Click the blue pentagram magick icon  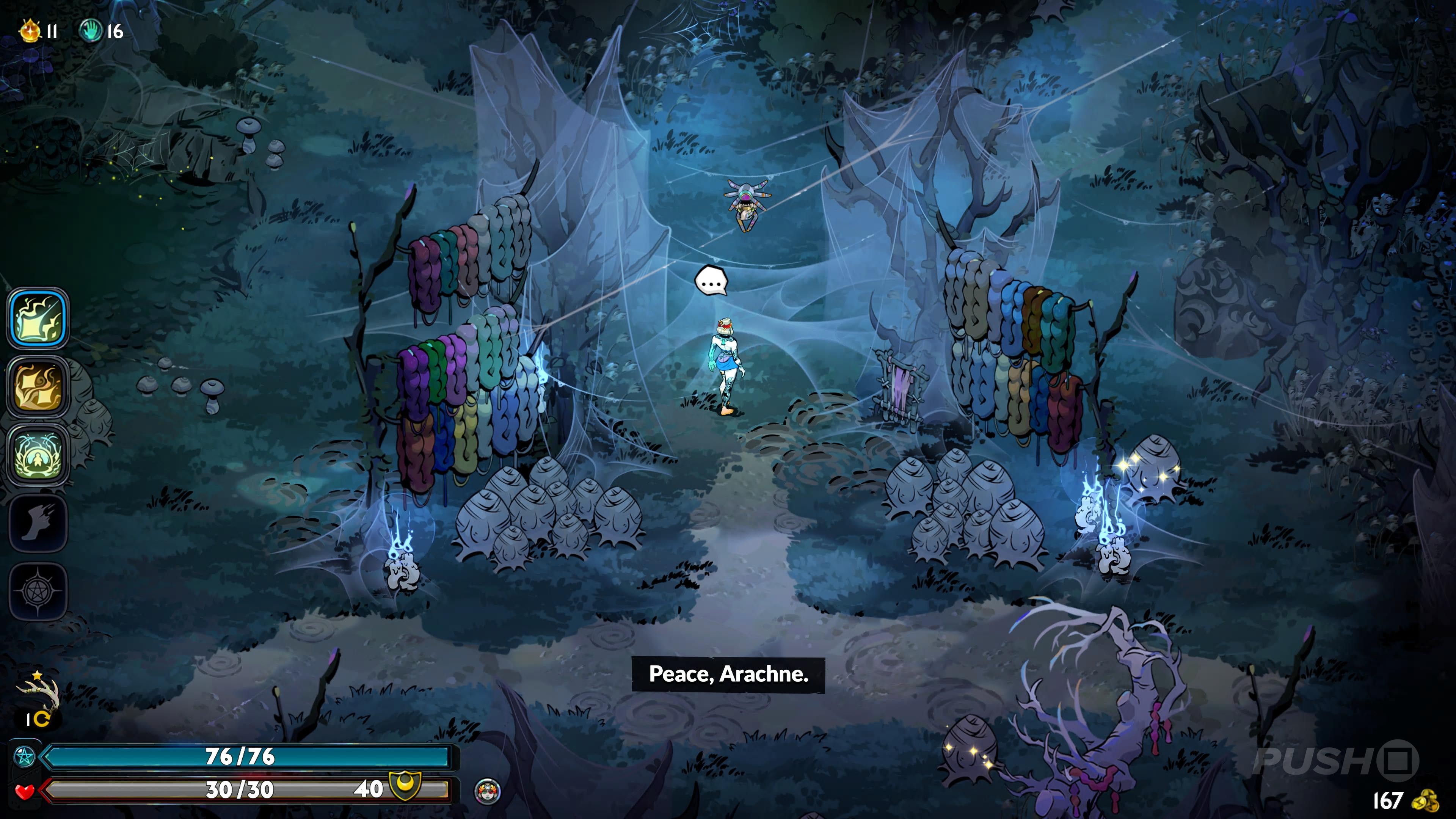click(24, 756)
